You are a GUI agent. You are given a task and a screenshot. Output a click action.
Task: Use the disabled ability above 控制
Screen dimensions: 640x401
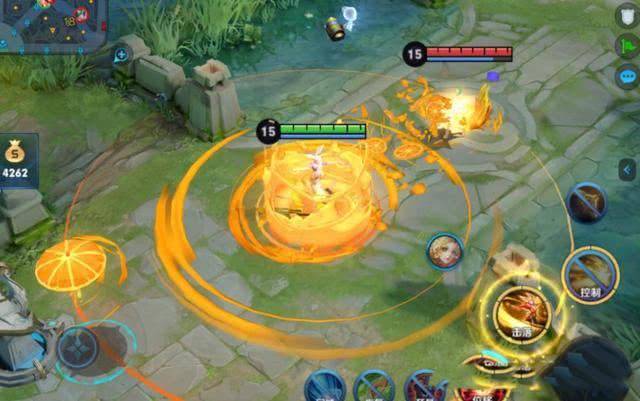coord(587,203)
